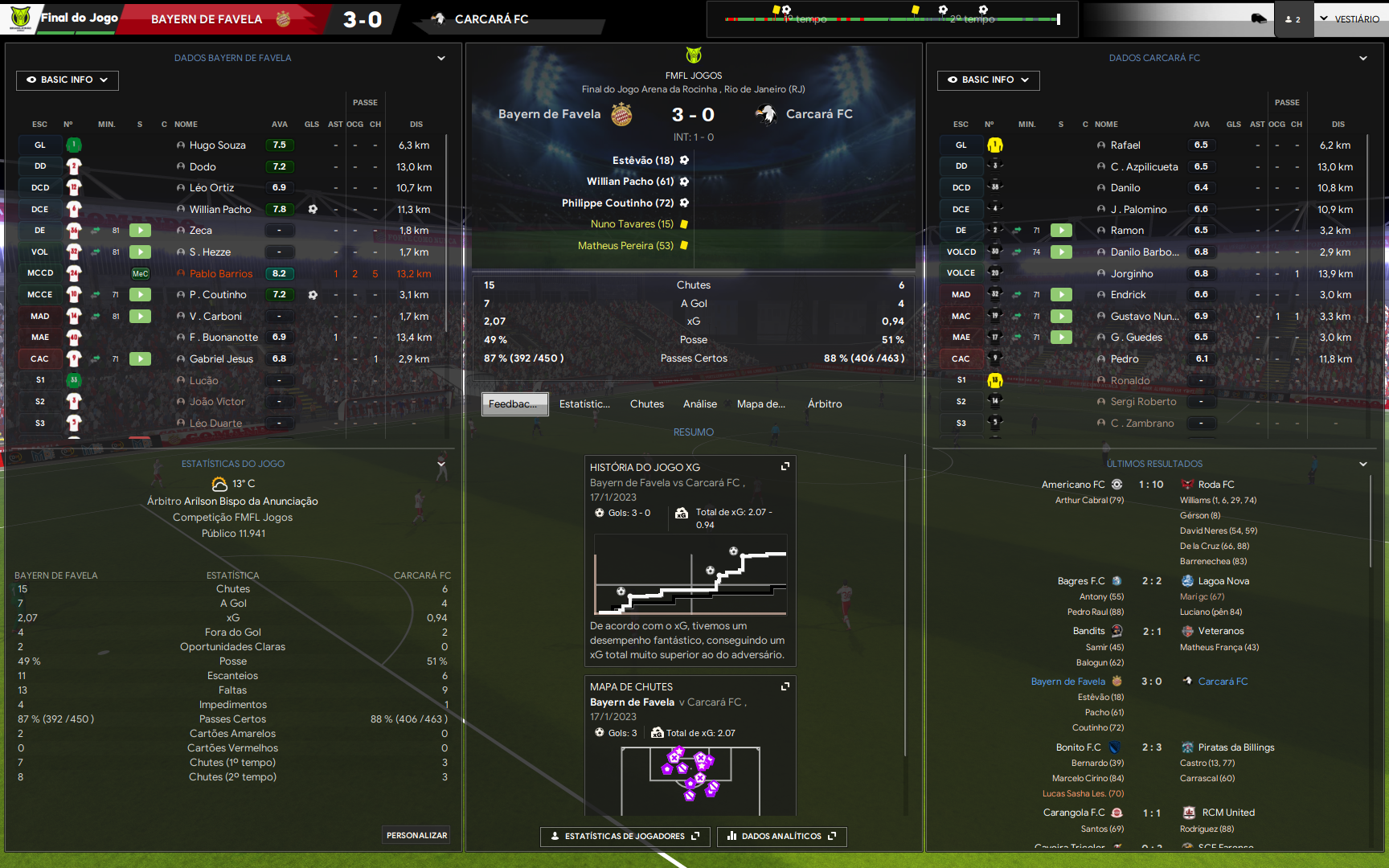This screenshot has width=1389, height=868.
Task: Open the Árbitro tab
Action: point(825,404)
